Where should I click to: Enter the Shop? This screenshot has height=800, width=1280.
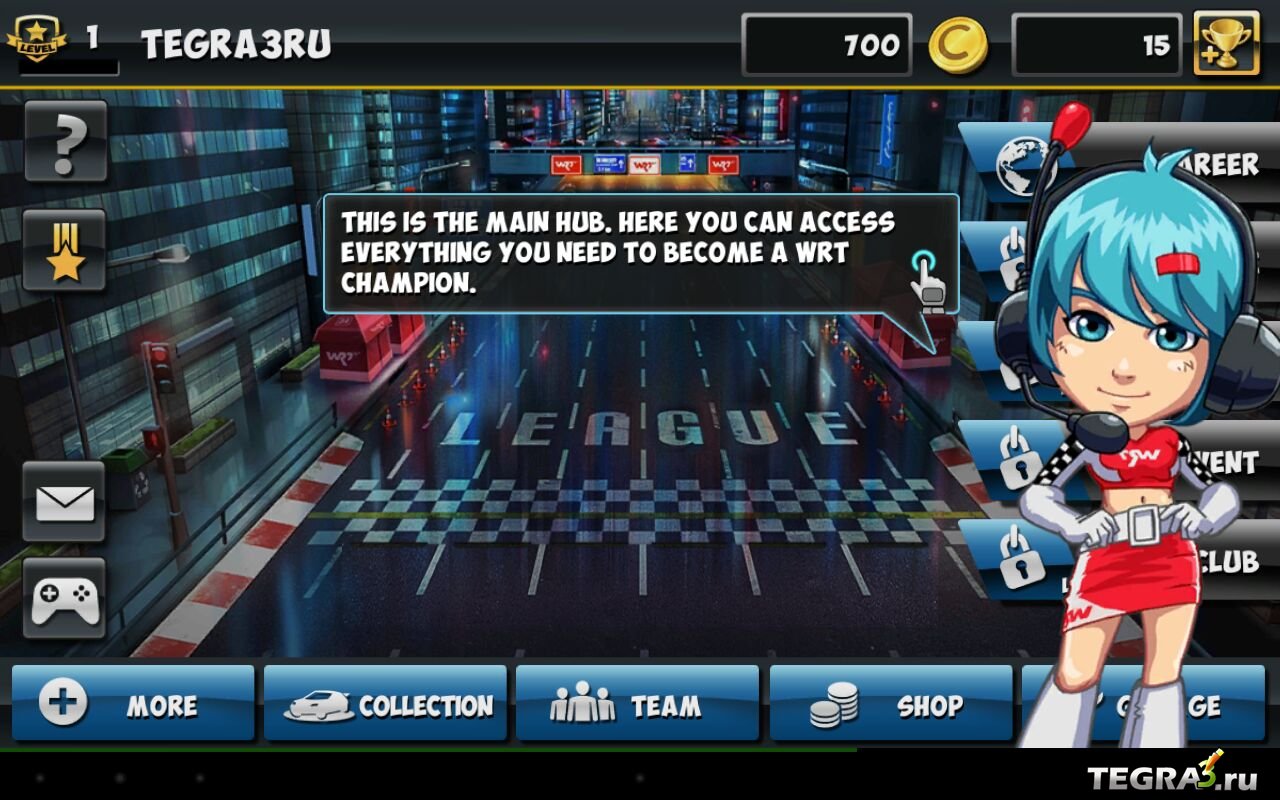(x=890, y=704)
